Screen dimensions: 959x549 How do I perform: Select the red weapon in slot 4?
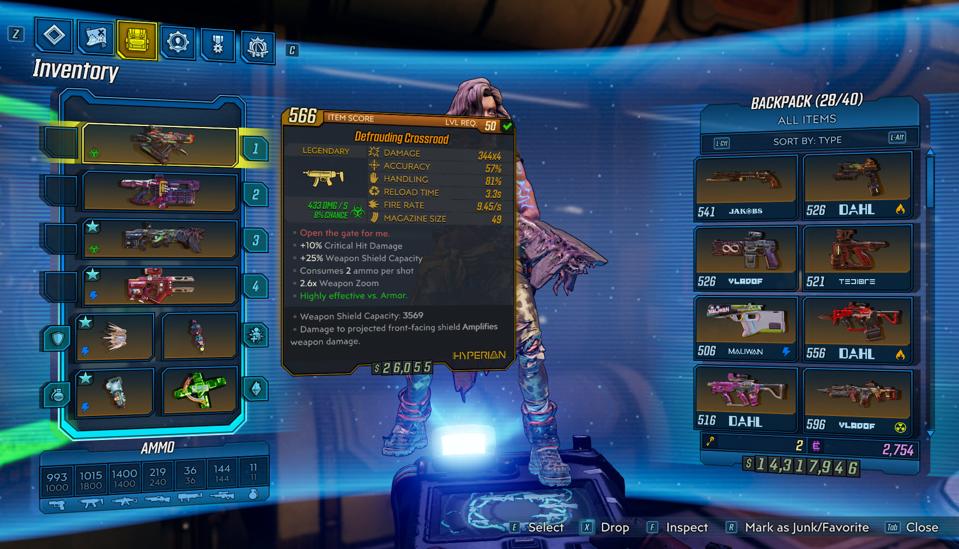coord(160,287)
